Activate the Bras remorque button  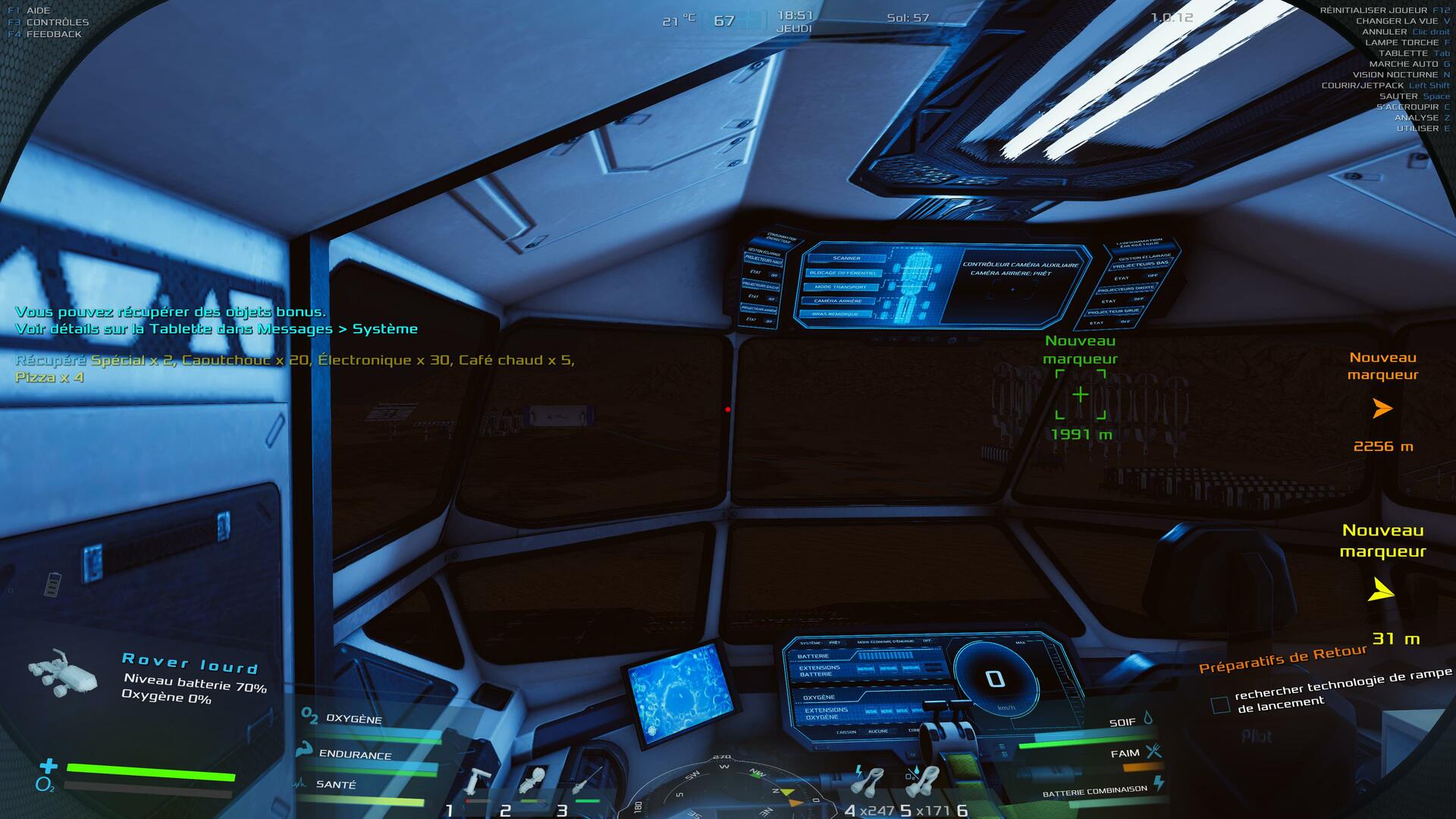click(x=836, y=314)
